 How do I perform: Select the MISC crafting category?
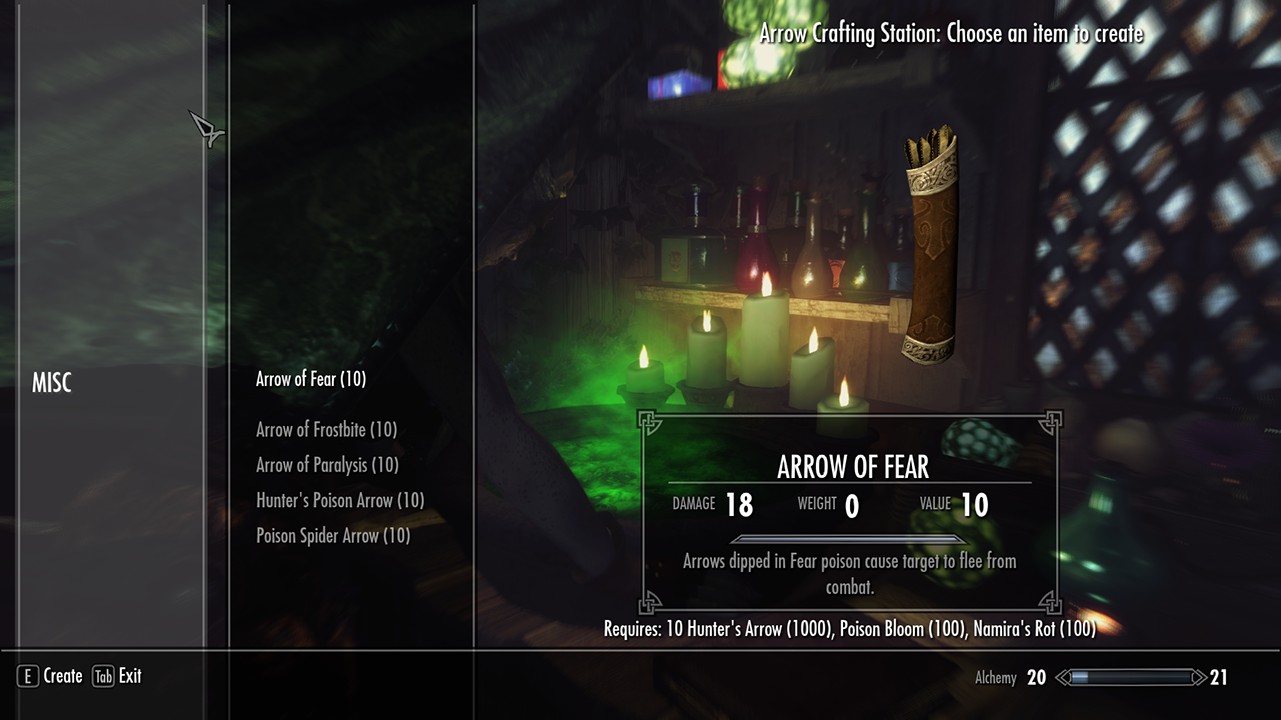pos(52,383)
